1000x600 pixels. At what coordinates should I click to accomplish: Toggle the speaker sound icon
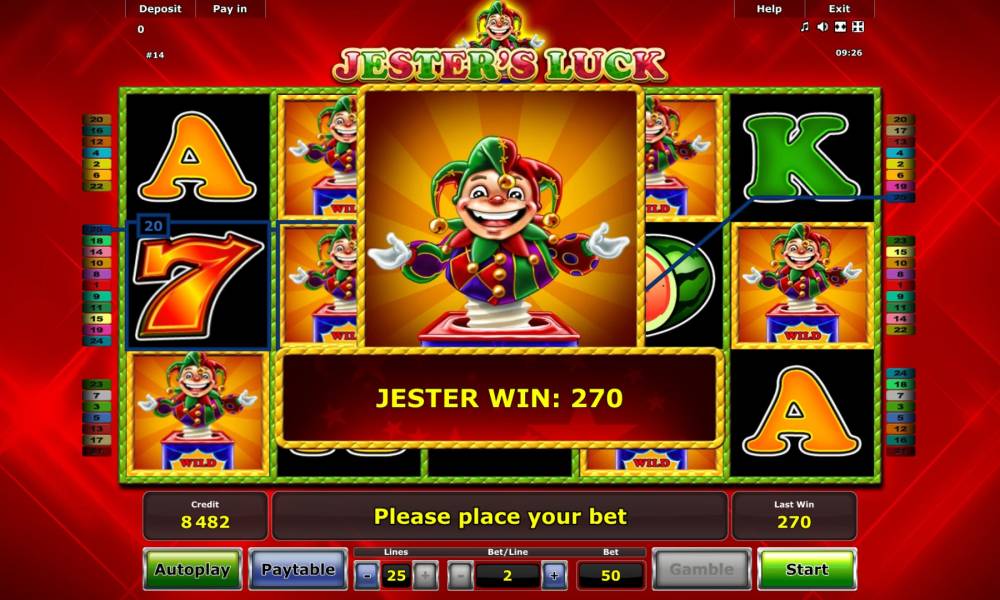tap(822, 27)
